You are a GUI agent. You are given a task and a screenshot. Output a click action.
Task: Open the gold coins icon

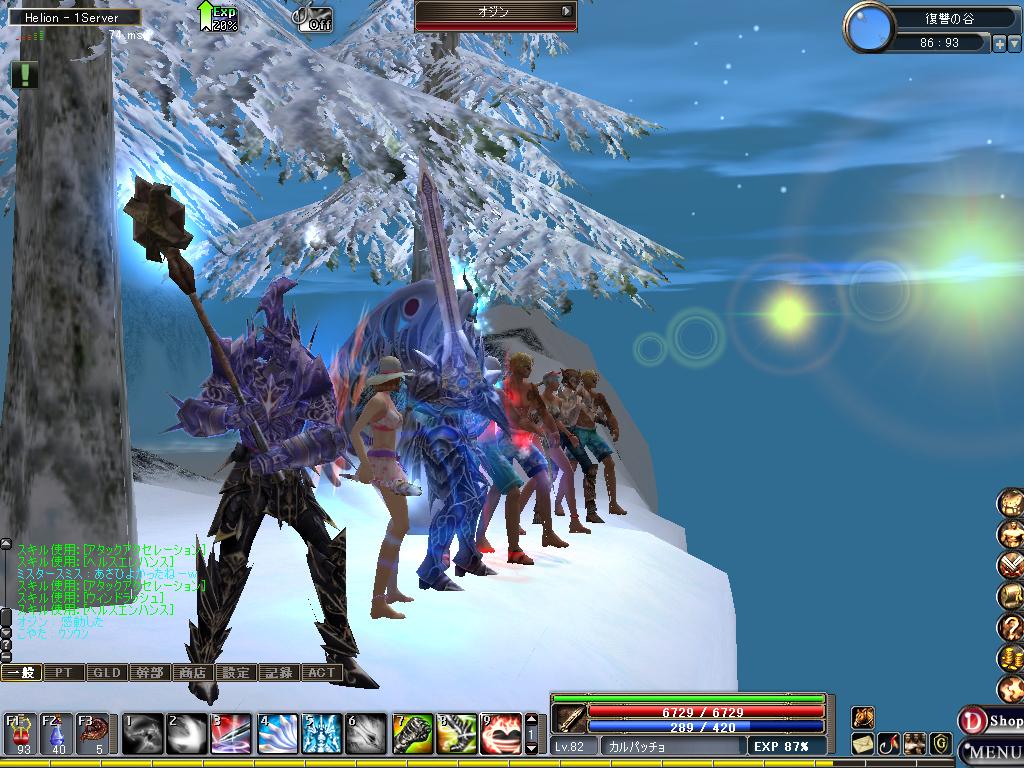(1011, 658)
